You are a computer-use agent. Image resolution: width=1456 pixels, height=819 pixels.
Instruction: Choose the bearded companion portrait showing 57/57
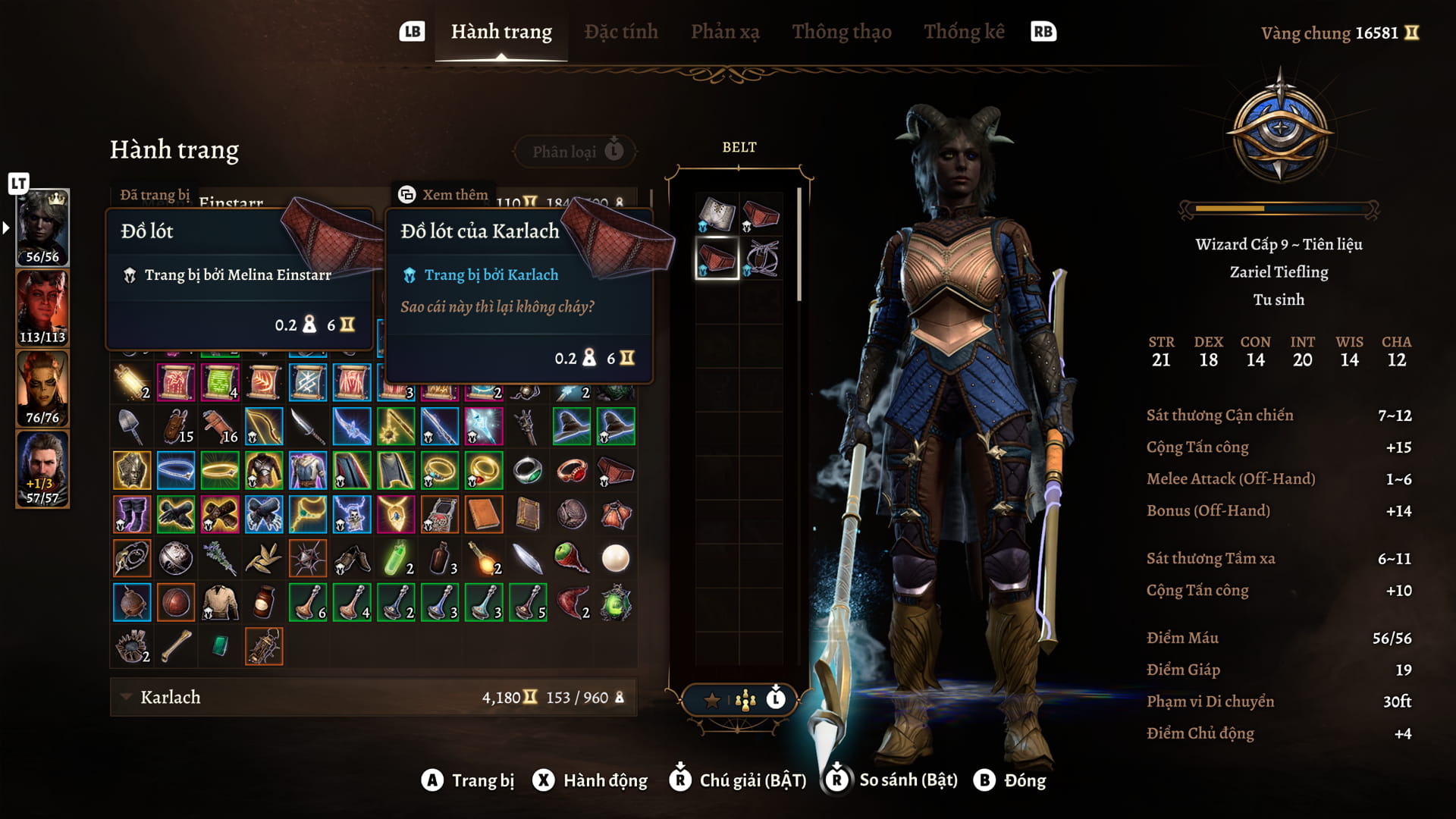(42, 469)
